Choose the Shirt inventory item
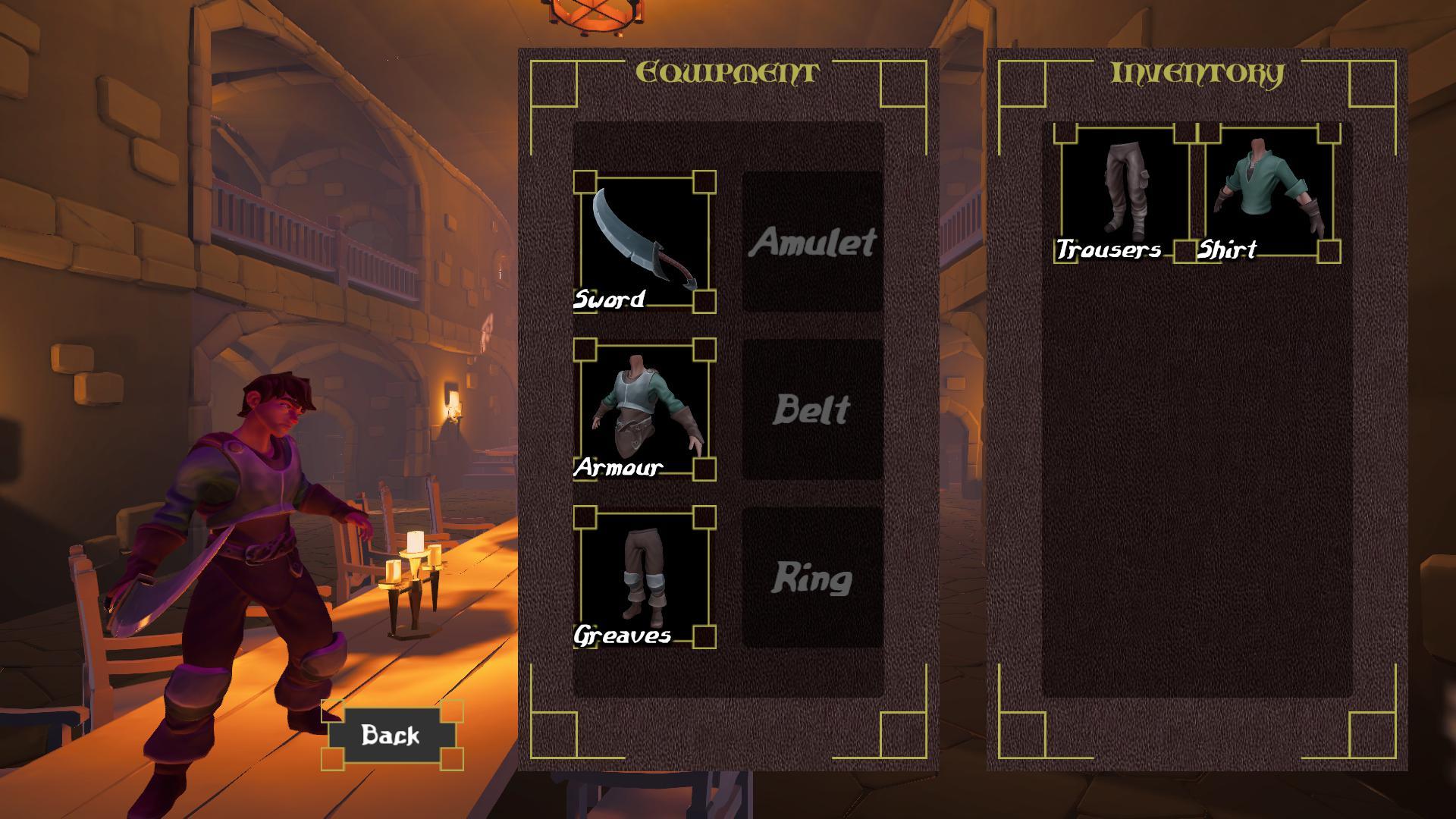Viewport: 1456px width, 819px height. tap(1269, 193)
